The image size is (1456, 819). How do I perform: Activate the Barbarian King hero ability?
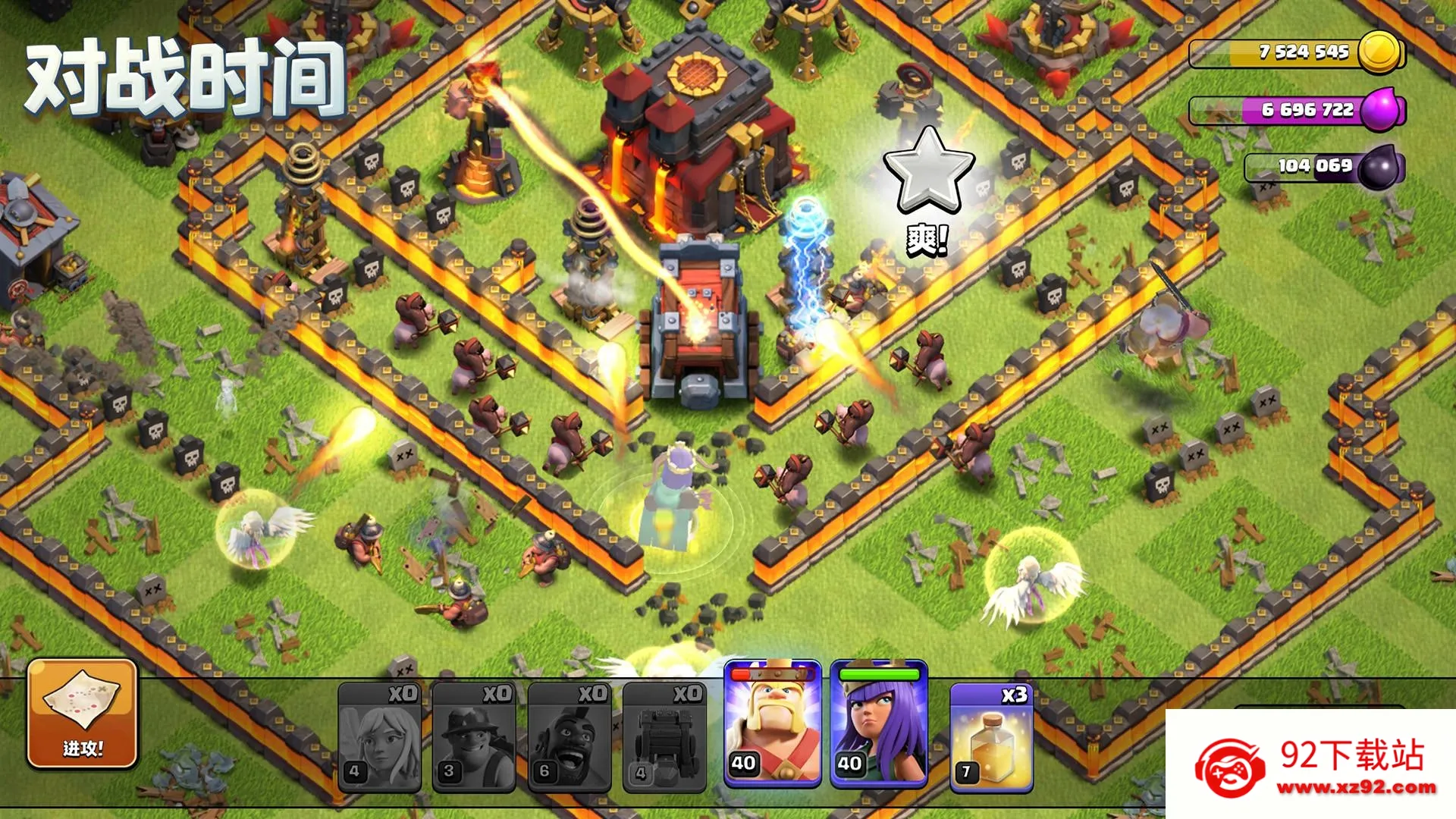[x=773, y=723]
